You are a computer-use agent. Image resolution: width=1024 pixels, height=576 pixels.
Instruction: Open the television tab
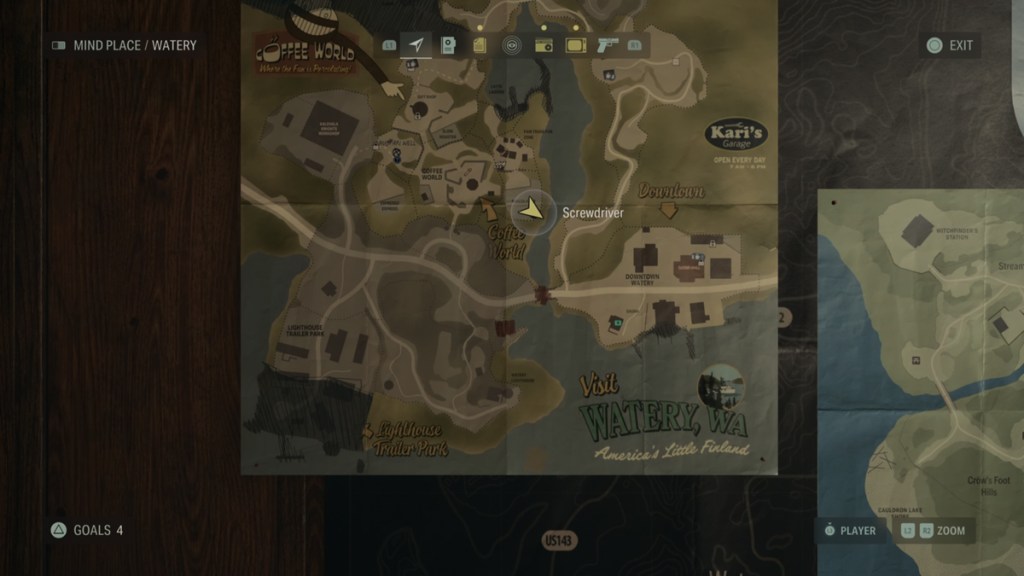point(575,45)
